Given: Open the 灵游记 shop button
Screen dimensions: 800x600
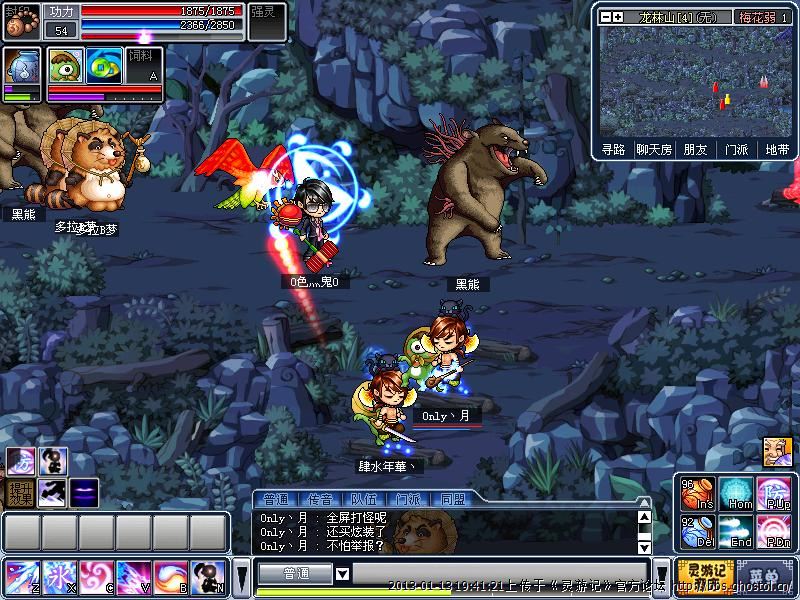Looking at the screenshot, I should pyautogui.click(x=704, y=575).
